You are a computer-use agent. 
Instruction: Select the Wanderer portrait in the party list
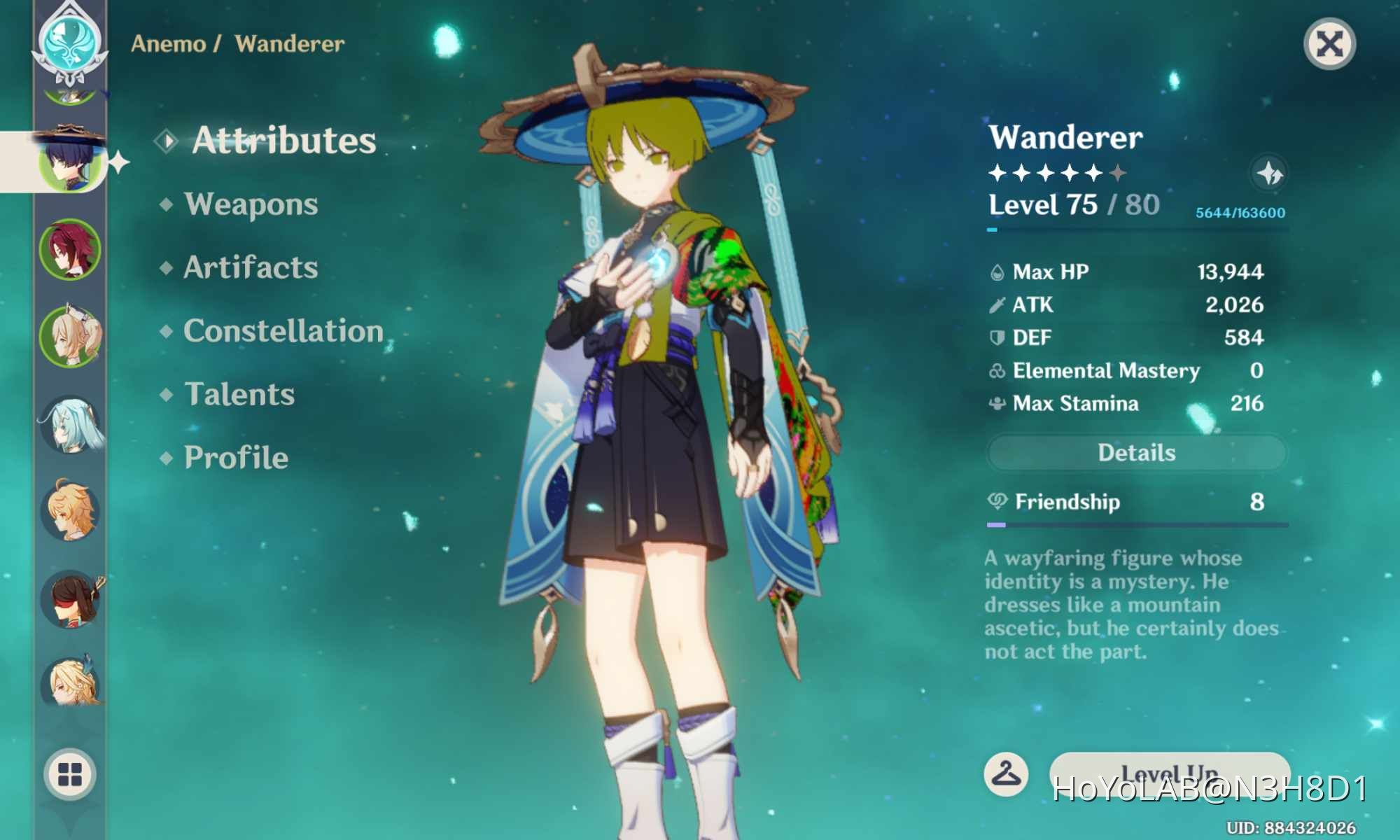tap(69, 162)
